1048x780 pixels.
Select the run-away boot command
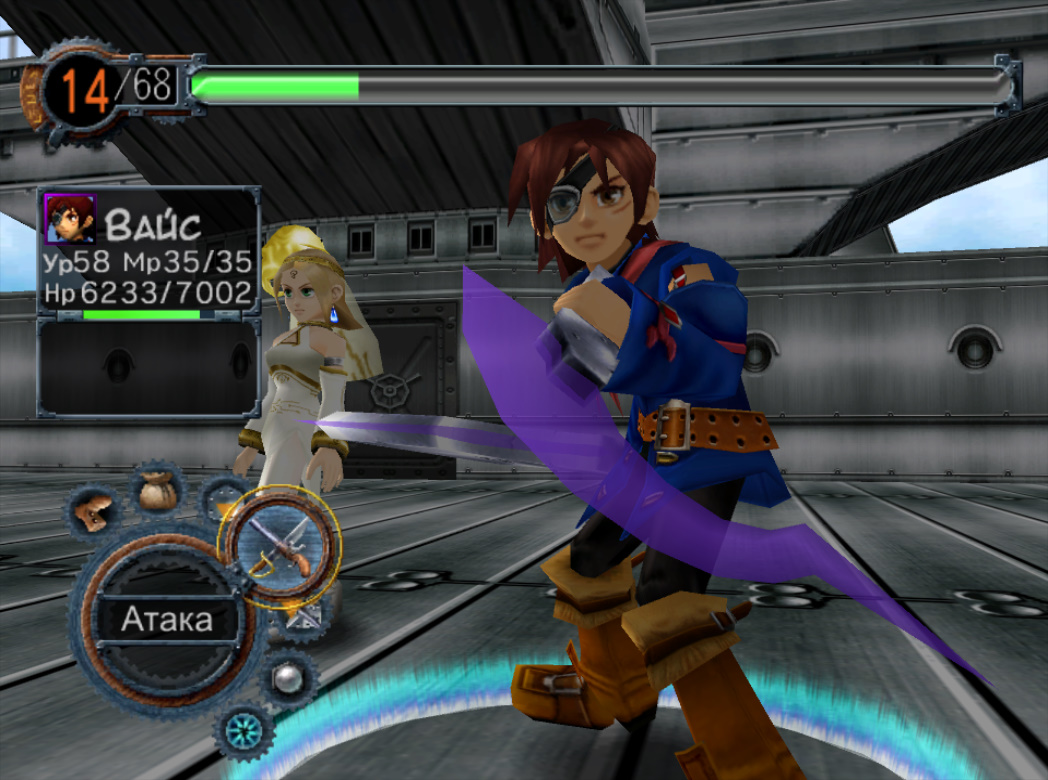point(95,510)
